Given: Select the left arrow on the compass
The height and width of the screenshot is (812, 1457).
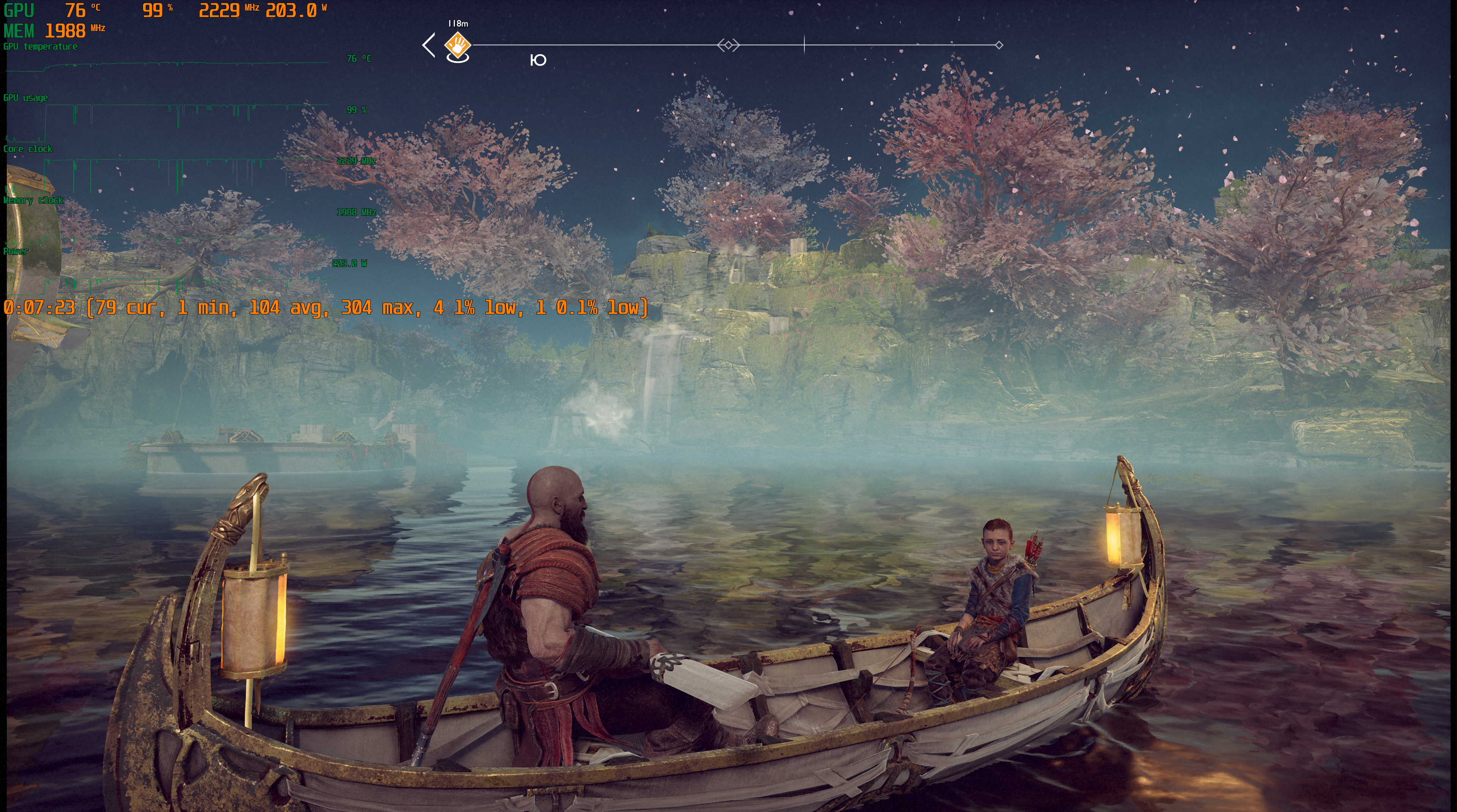Looking at the screenshot, I should 429,45.
